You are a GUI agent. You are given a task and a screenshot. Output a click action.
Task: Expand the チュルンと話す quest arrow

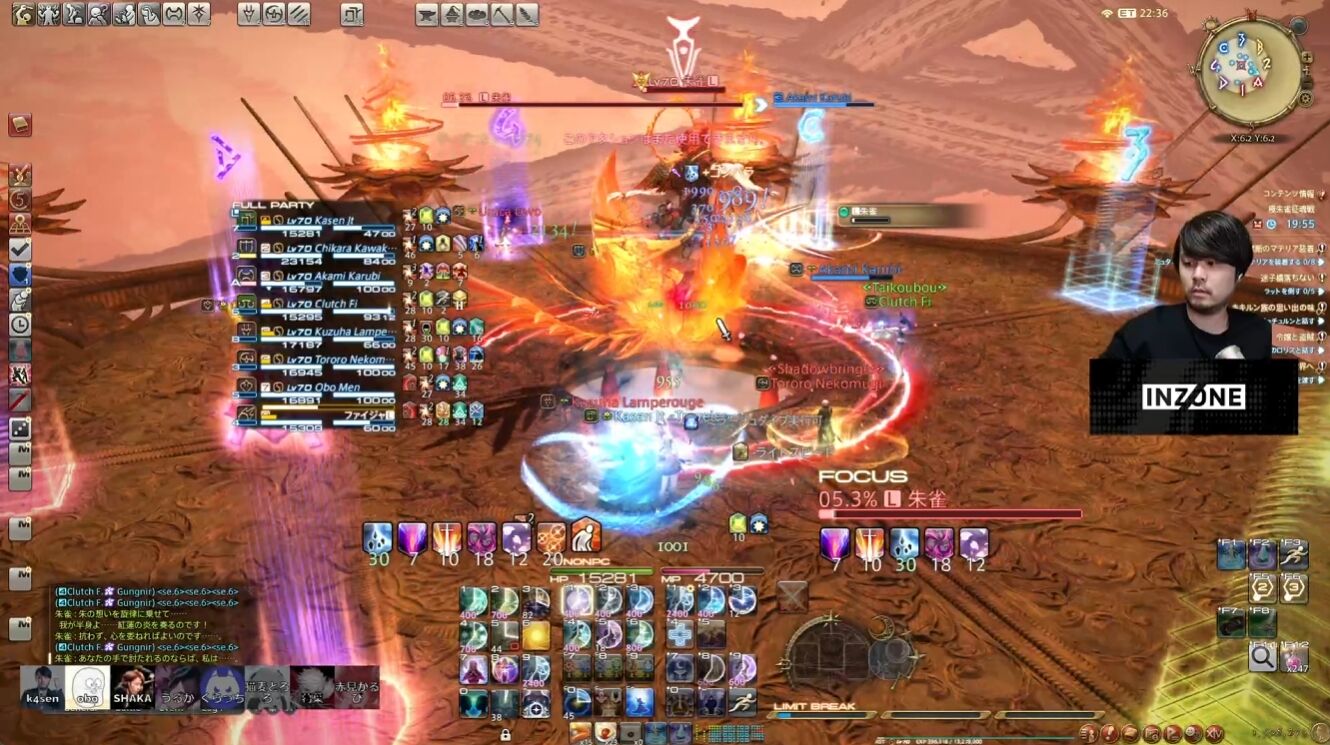pos(1321,321)
